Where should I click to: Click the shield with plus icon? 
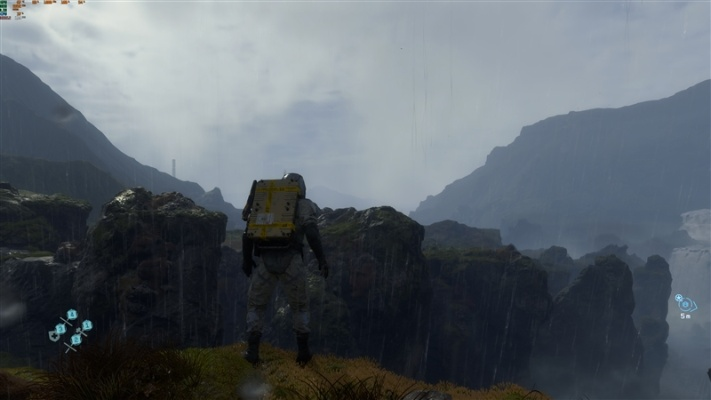[x=53, y=336]
